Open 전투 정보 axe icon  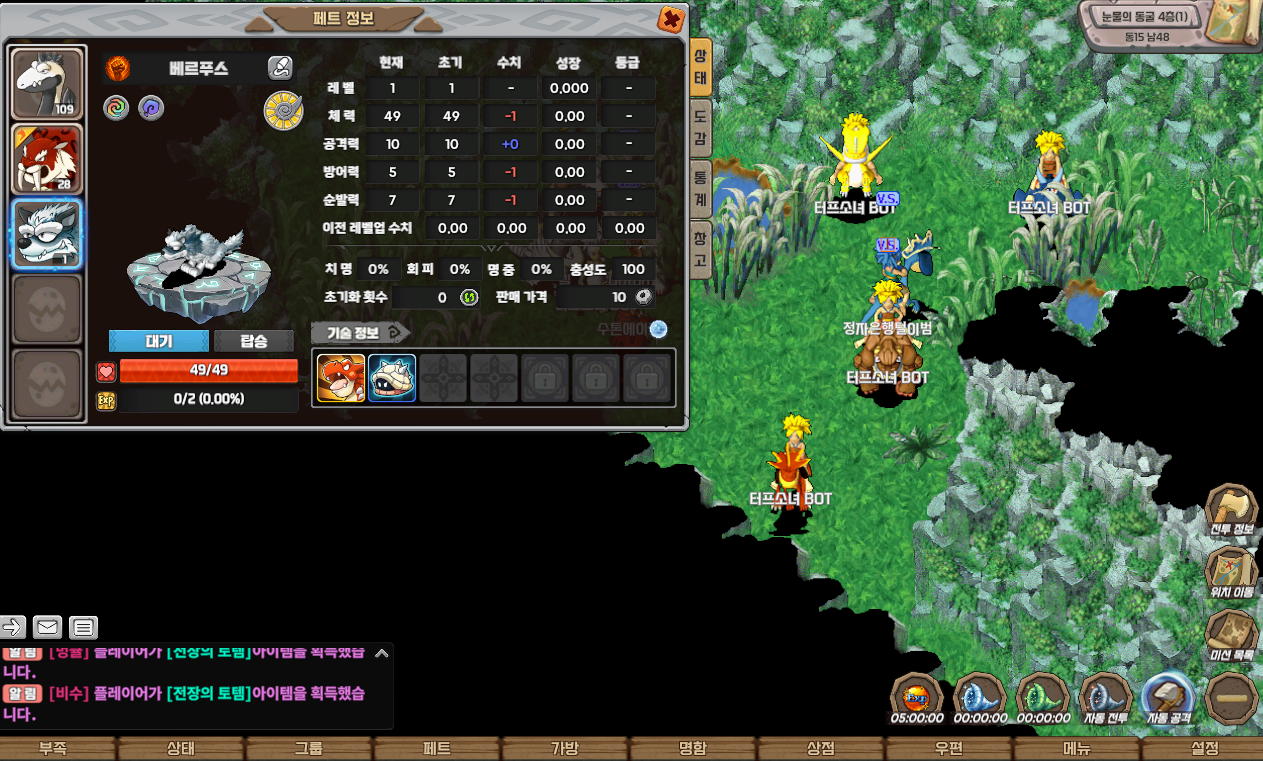1231,510
